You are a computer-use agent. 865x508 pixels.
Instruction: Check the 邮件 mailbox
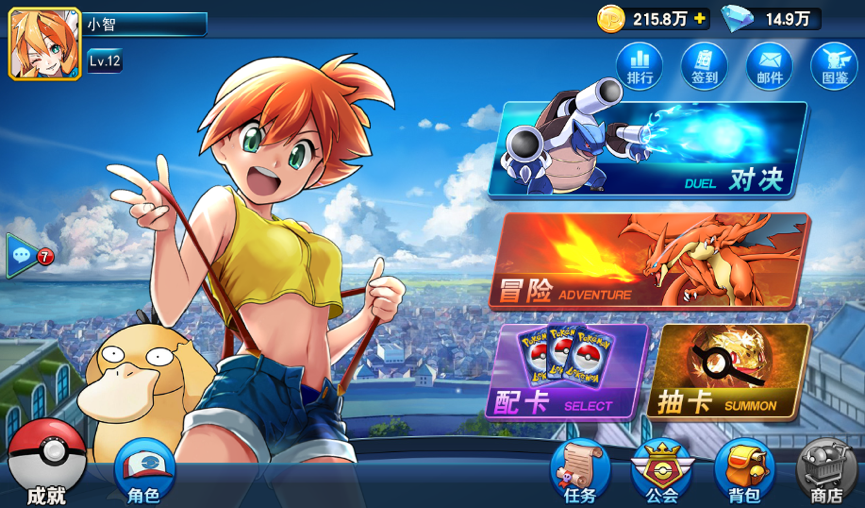point(769,65)
